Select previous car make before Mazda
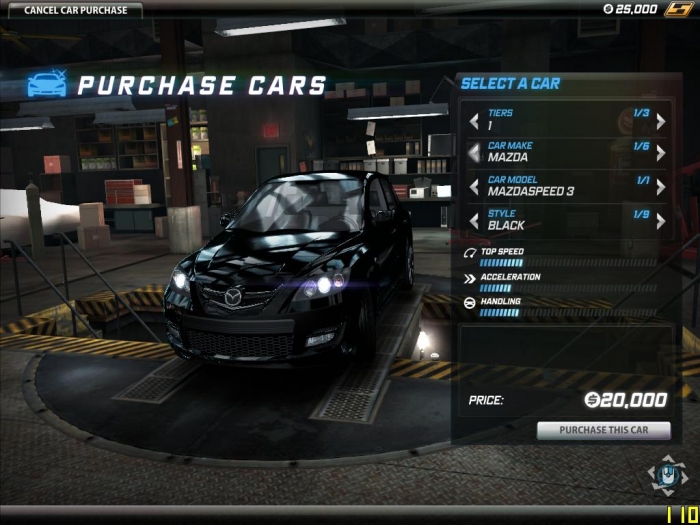Image resolution: width=700 pixels, height=525 pixels. [474, 154]
